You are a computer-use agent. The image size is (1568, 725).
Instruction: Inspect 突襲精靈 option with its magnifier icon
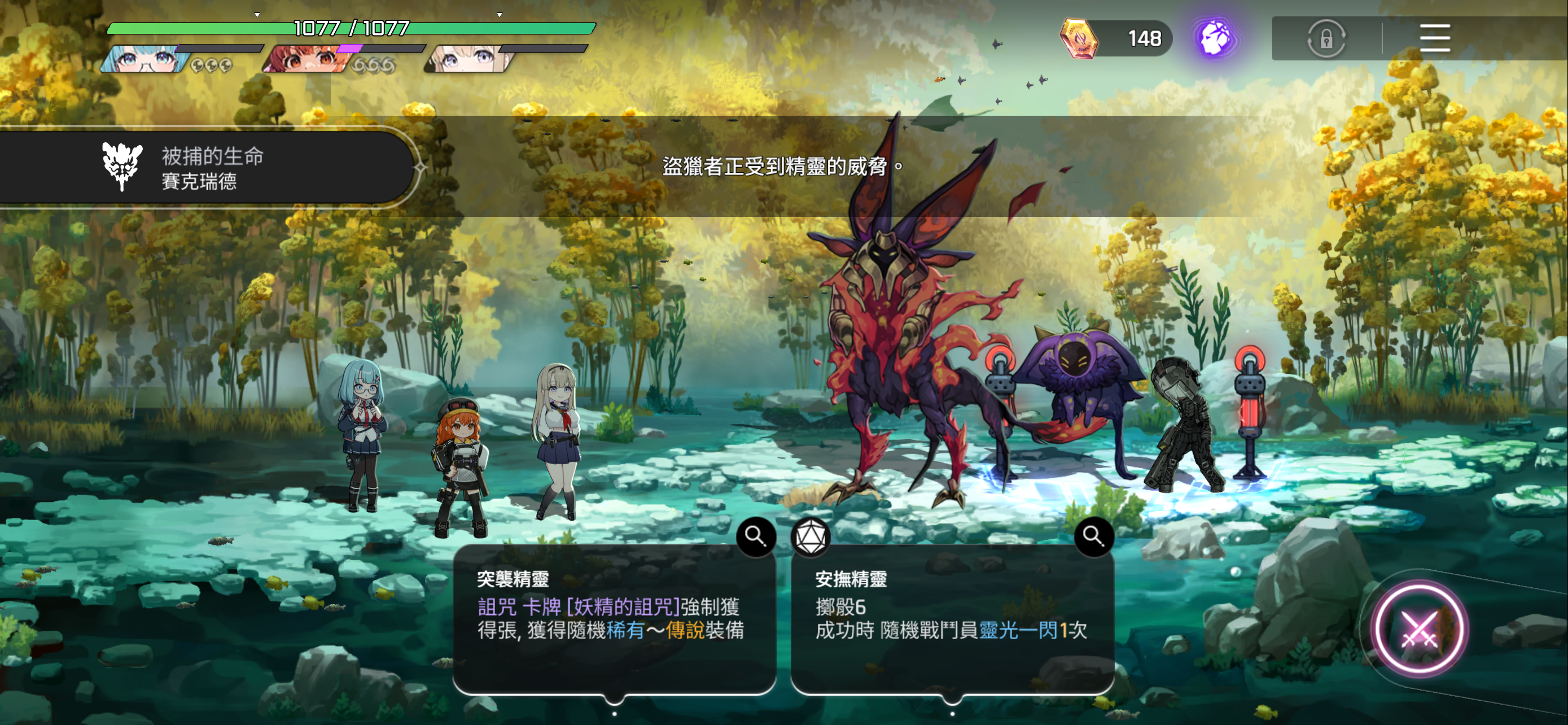point(755,536)
